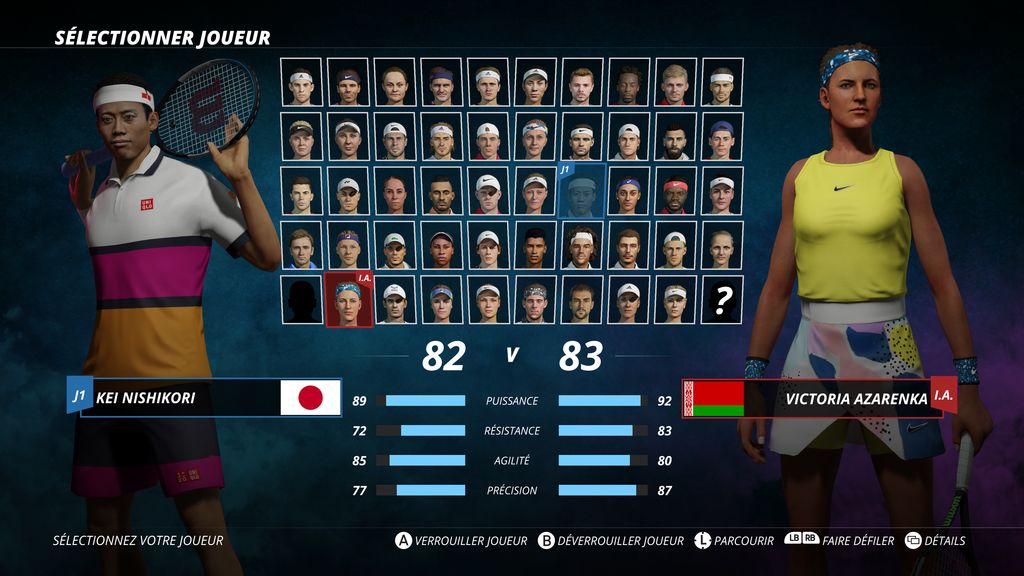The image size is (1024, 576).
Task: Select the J1-marked Kei Nishikori portrait
Action: tap(581, 190)
